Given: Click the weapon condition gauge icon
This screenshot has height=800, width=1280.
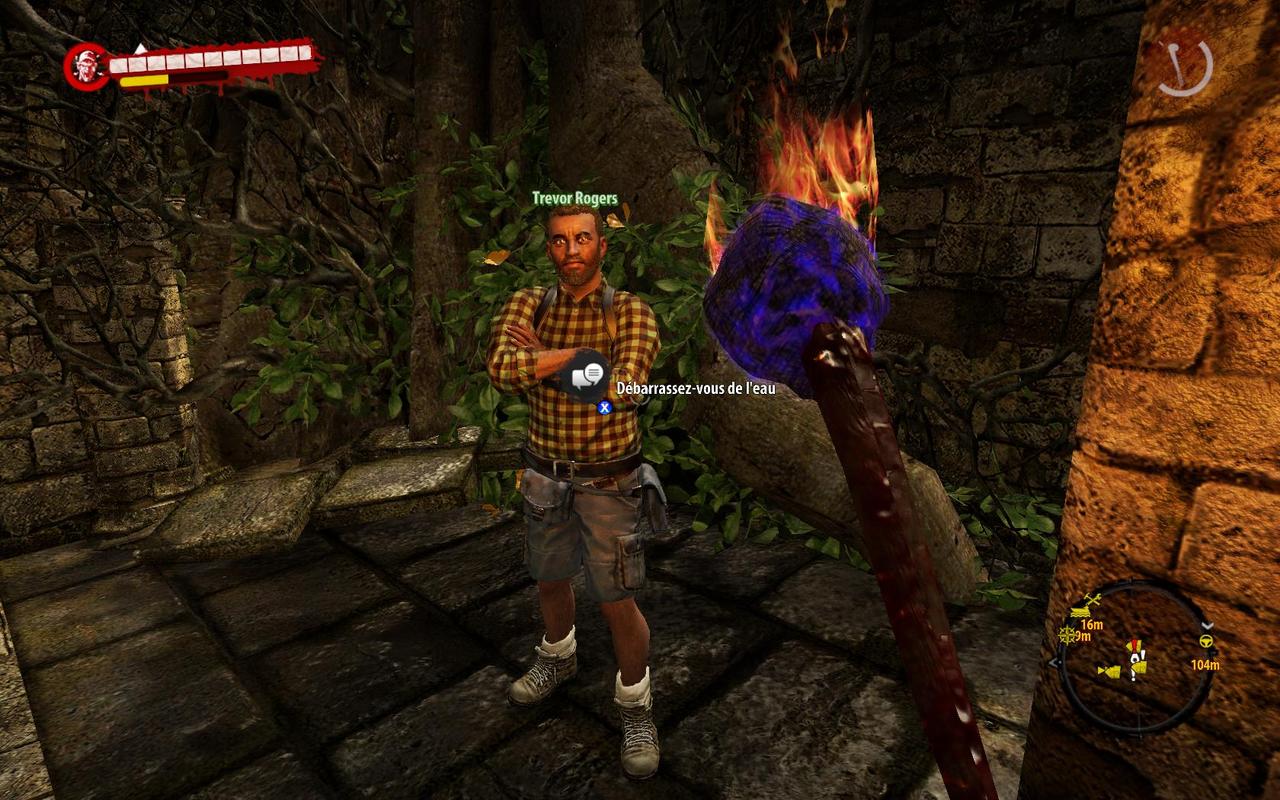Looking at the screenshot, I should click(x=1185, y=65).
